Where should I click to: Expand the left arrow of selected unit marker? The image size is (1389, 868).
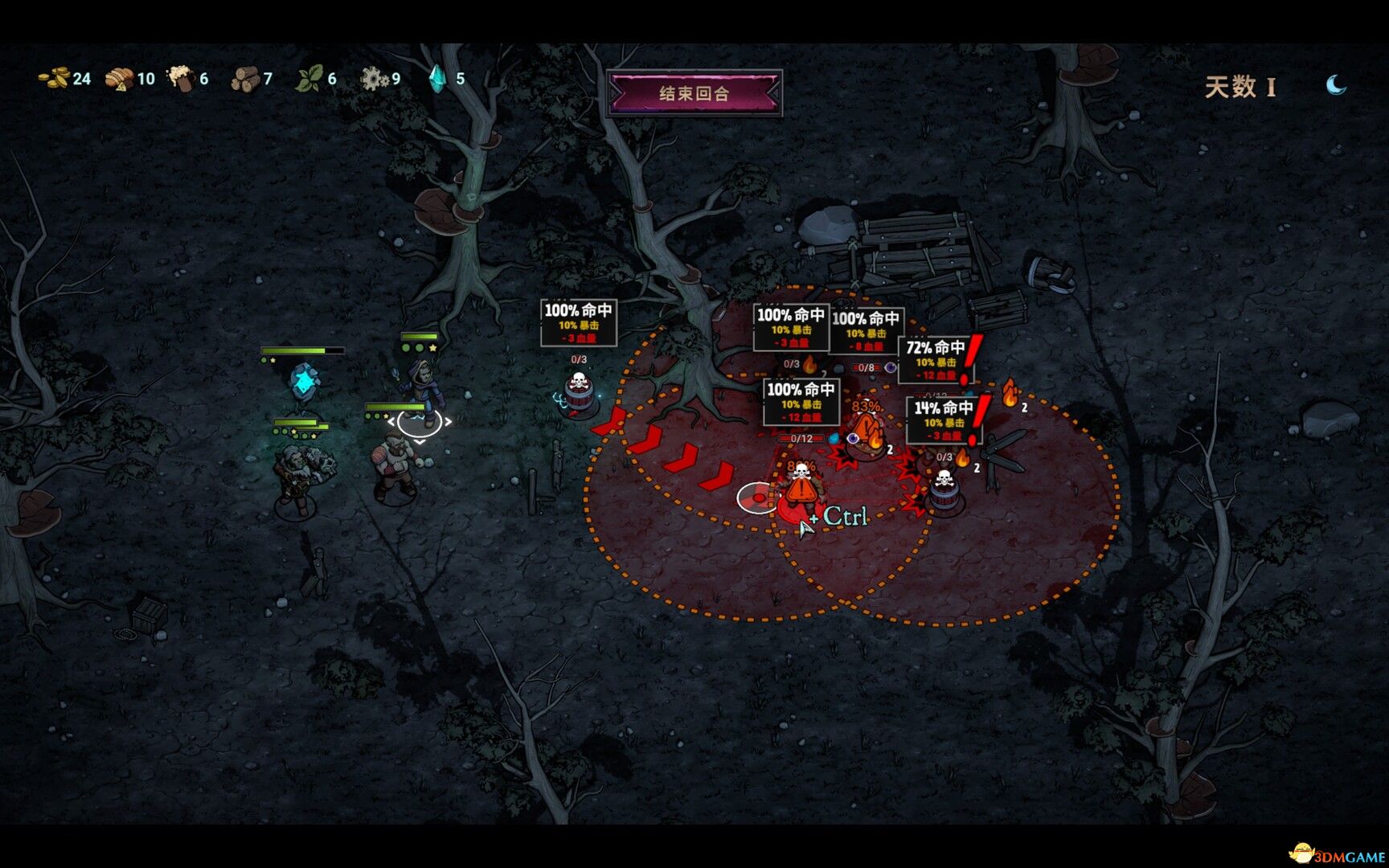click(391, 421)
